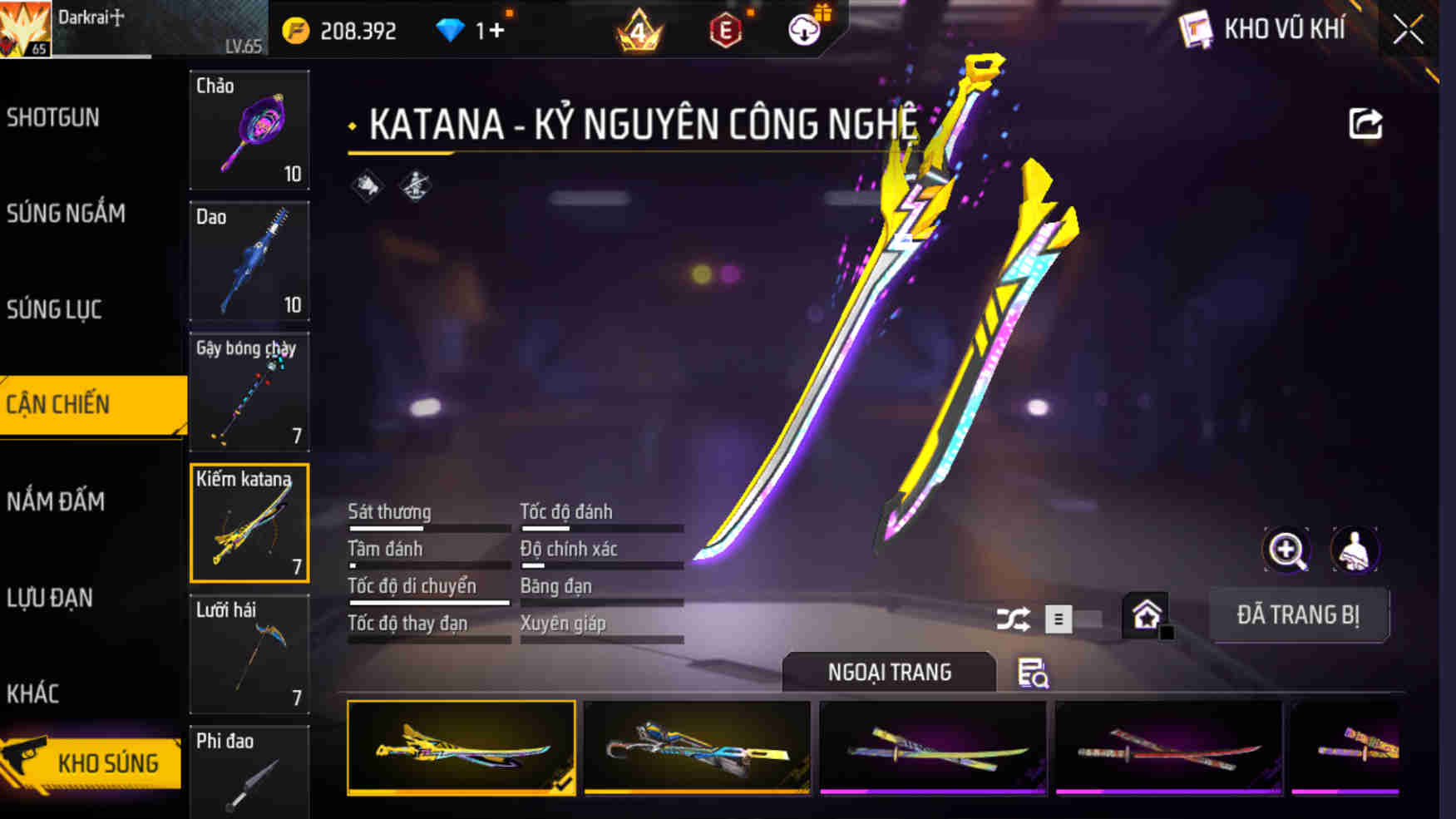Image resolution: width=1456 pixels, height=819 pixels.
Task: Pick the third katana skin thumbnail
Action: pyautogui.click(x=931, y=747)
